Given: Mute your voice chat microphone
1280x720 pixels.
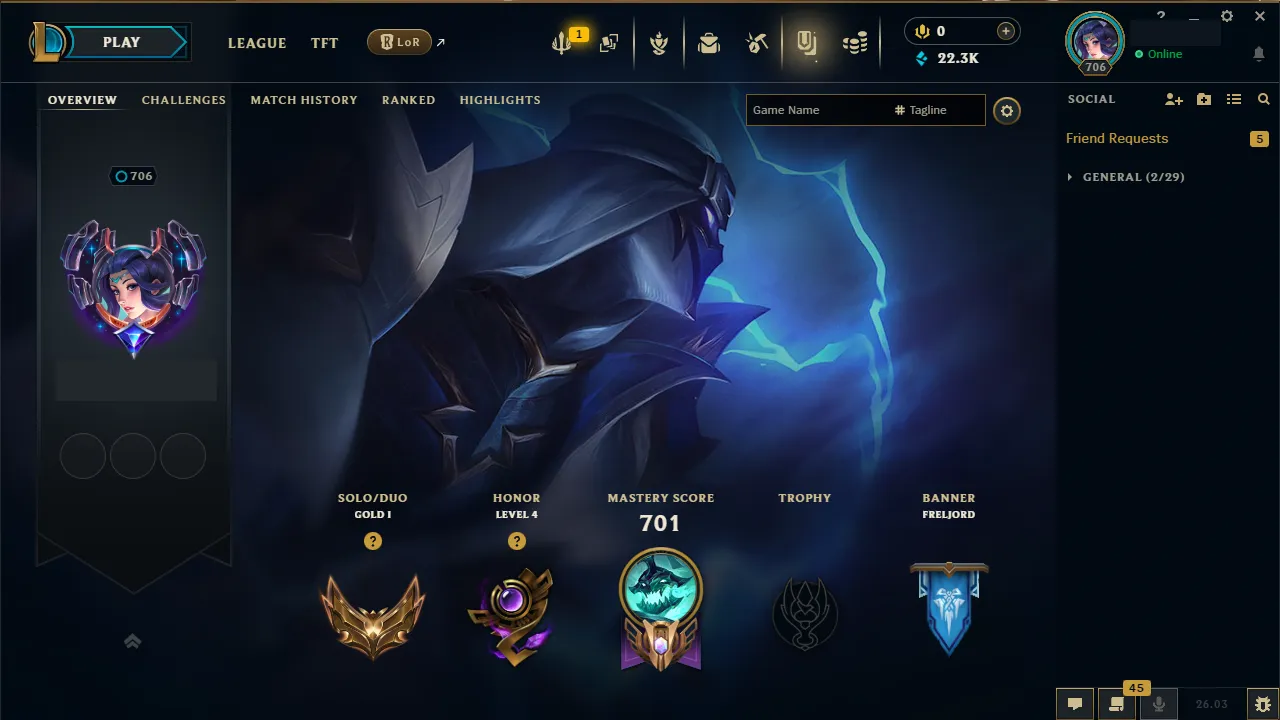Looking at the screenshot, I should [x=1160, y=703].
